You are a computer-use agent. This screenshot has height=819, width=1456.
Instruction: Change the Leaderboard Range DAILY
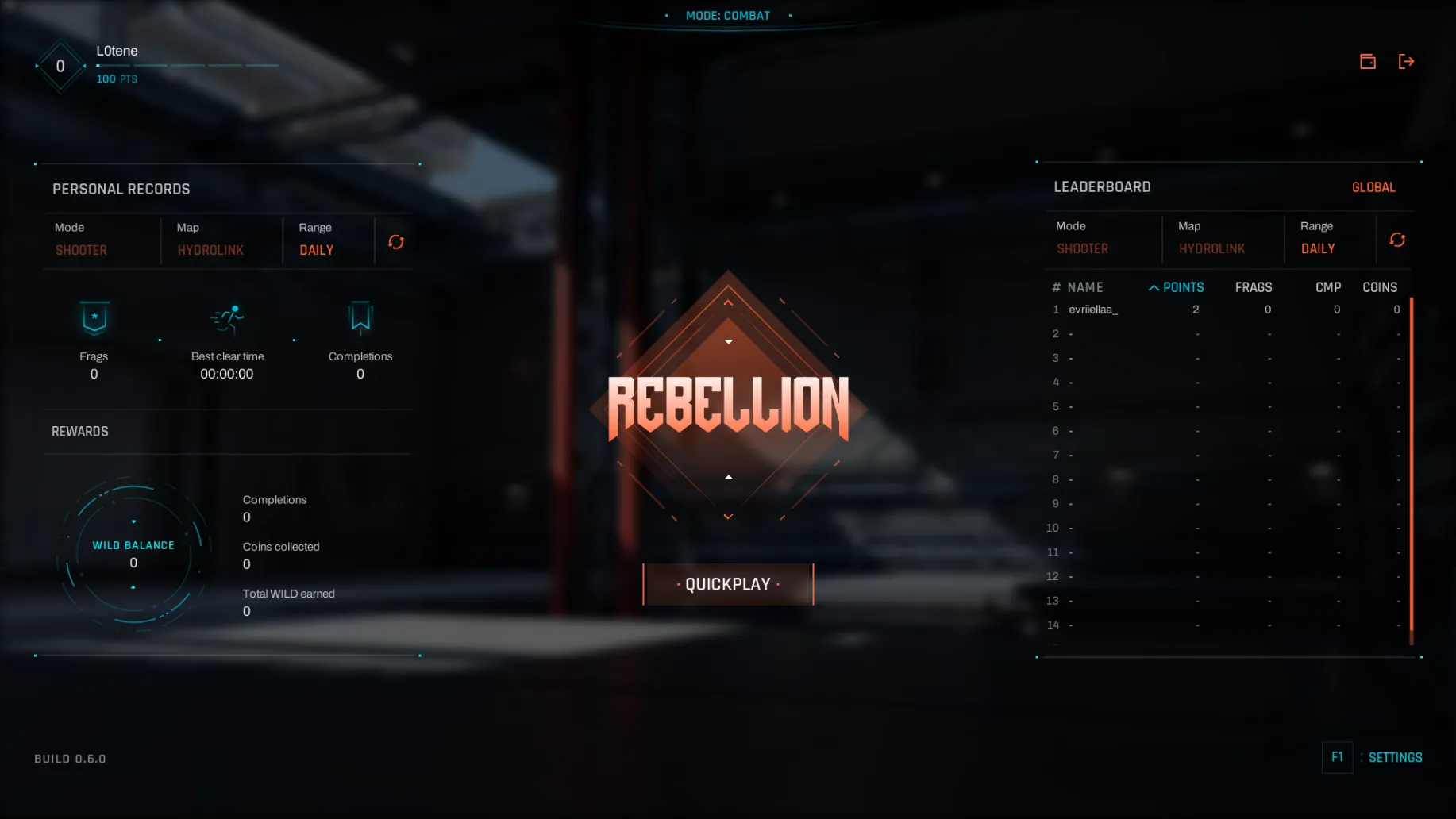(1317, 248)
